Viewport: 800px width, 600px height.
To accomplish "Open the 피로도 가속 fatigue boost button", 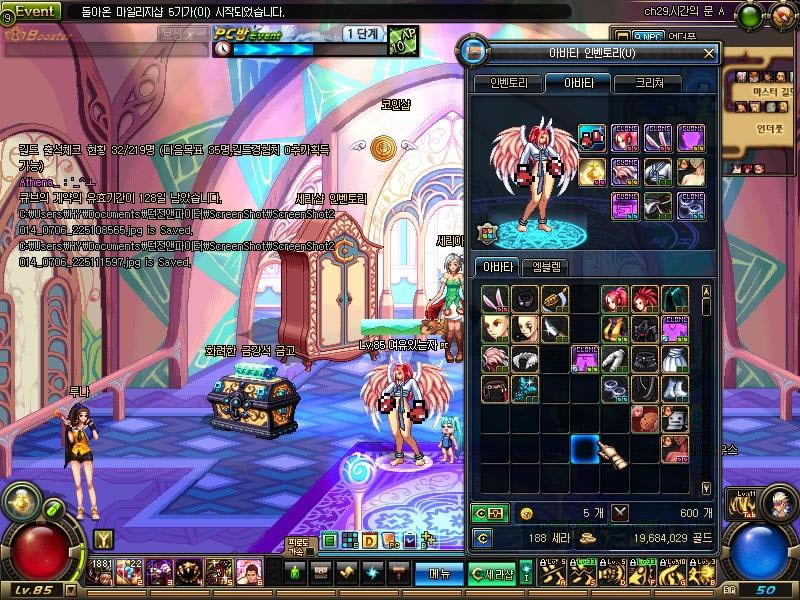I will click(299, 546).
